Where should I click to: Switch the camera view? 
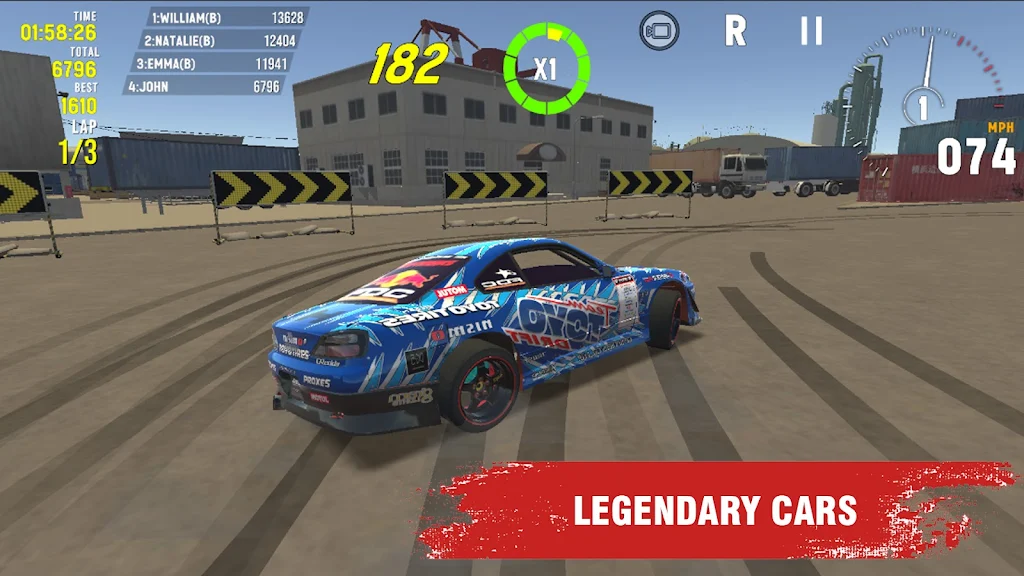(x=659, y=31)
